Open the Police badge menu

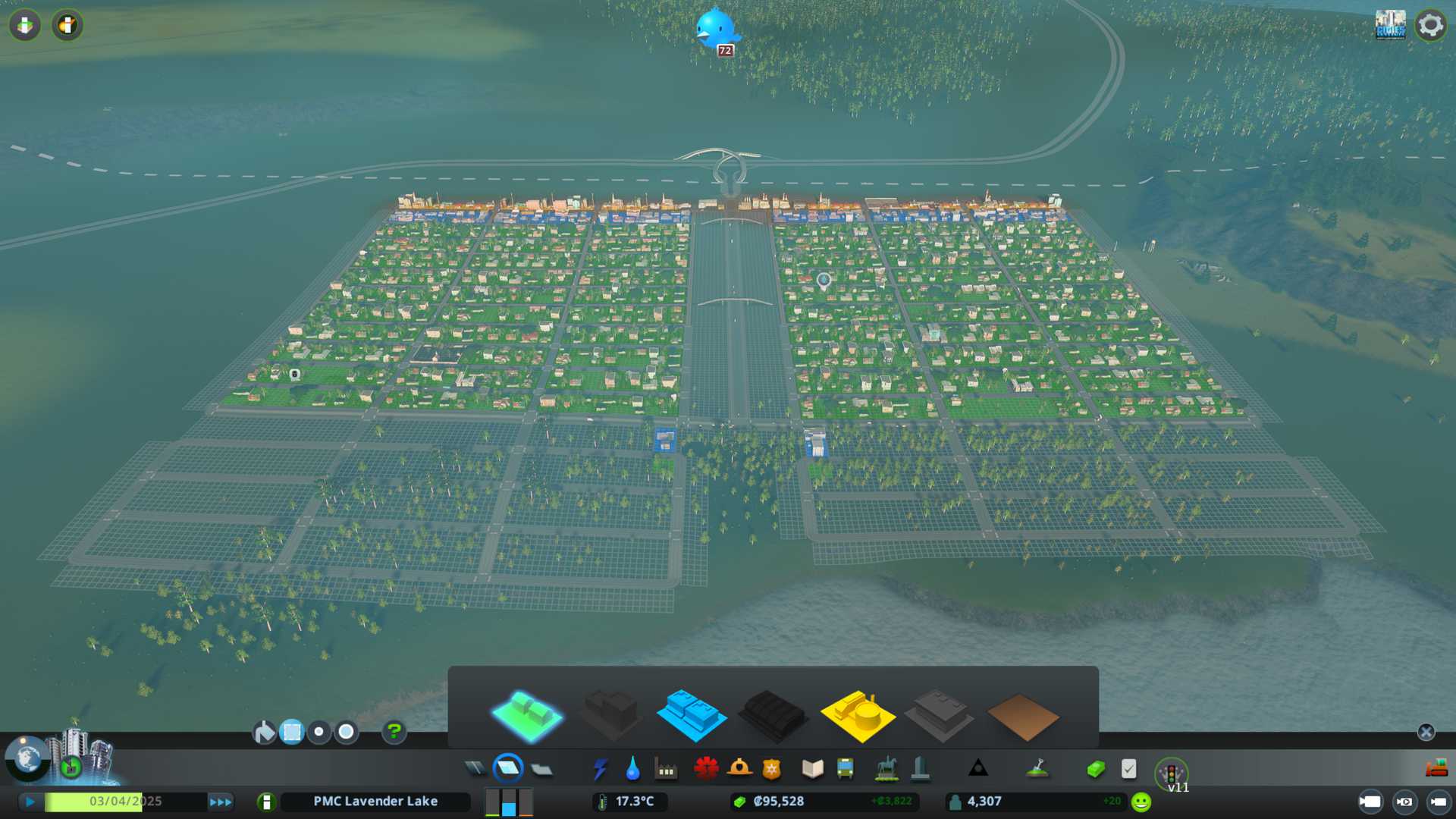pos(772,770)
